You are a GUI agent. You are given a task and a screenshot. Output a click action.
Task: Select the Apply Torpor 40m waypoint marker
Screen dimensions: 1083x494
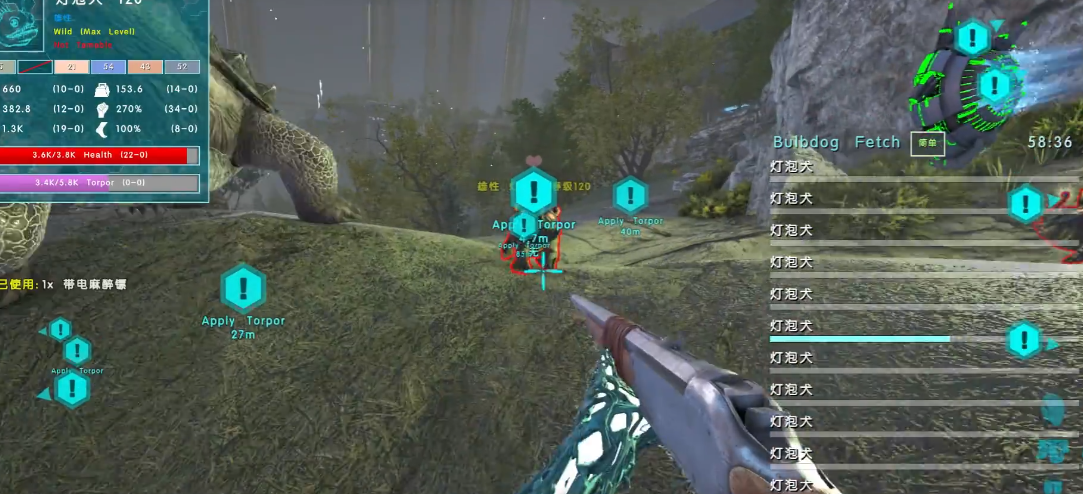click(x=630, y=196)
